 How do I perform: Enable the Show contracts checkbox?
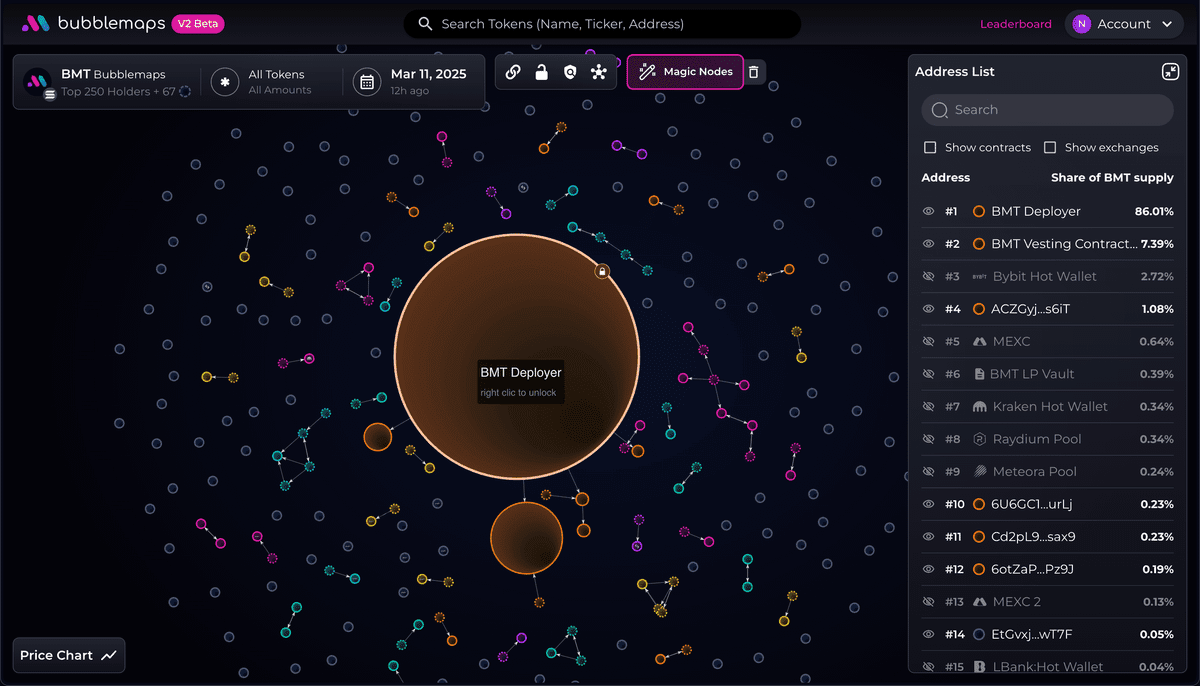930,148
